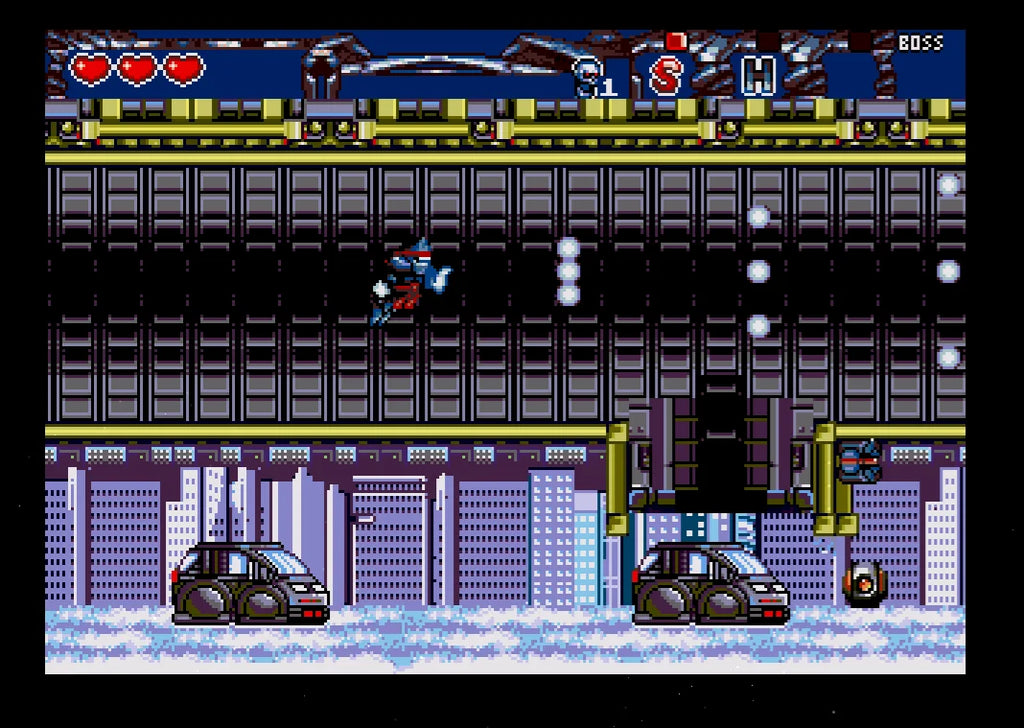Image resolution: width=1024 pixels, height=728 pixels.
Task: Choose the white H weapon icon
Action: [x=758, y=75]
